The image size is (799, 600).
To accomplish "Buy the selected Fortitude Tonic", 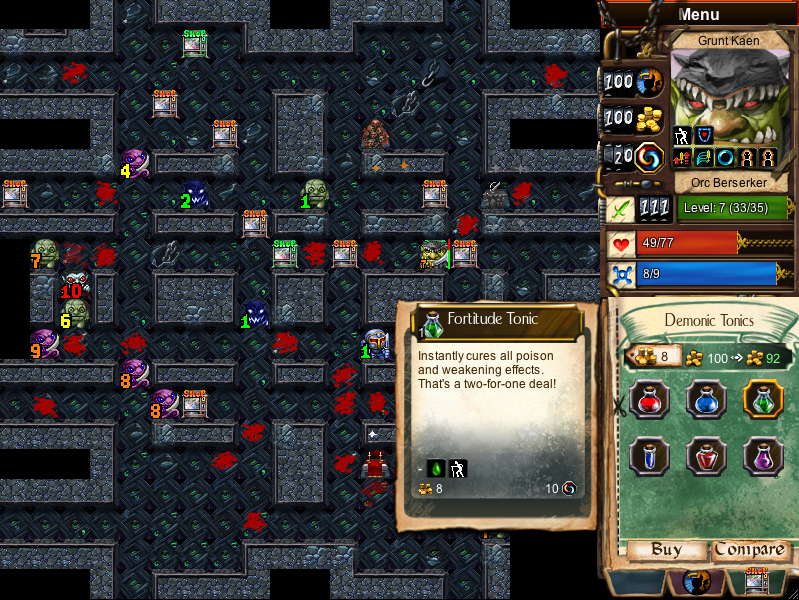I will [667, 550].
